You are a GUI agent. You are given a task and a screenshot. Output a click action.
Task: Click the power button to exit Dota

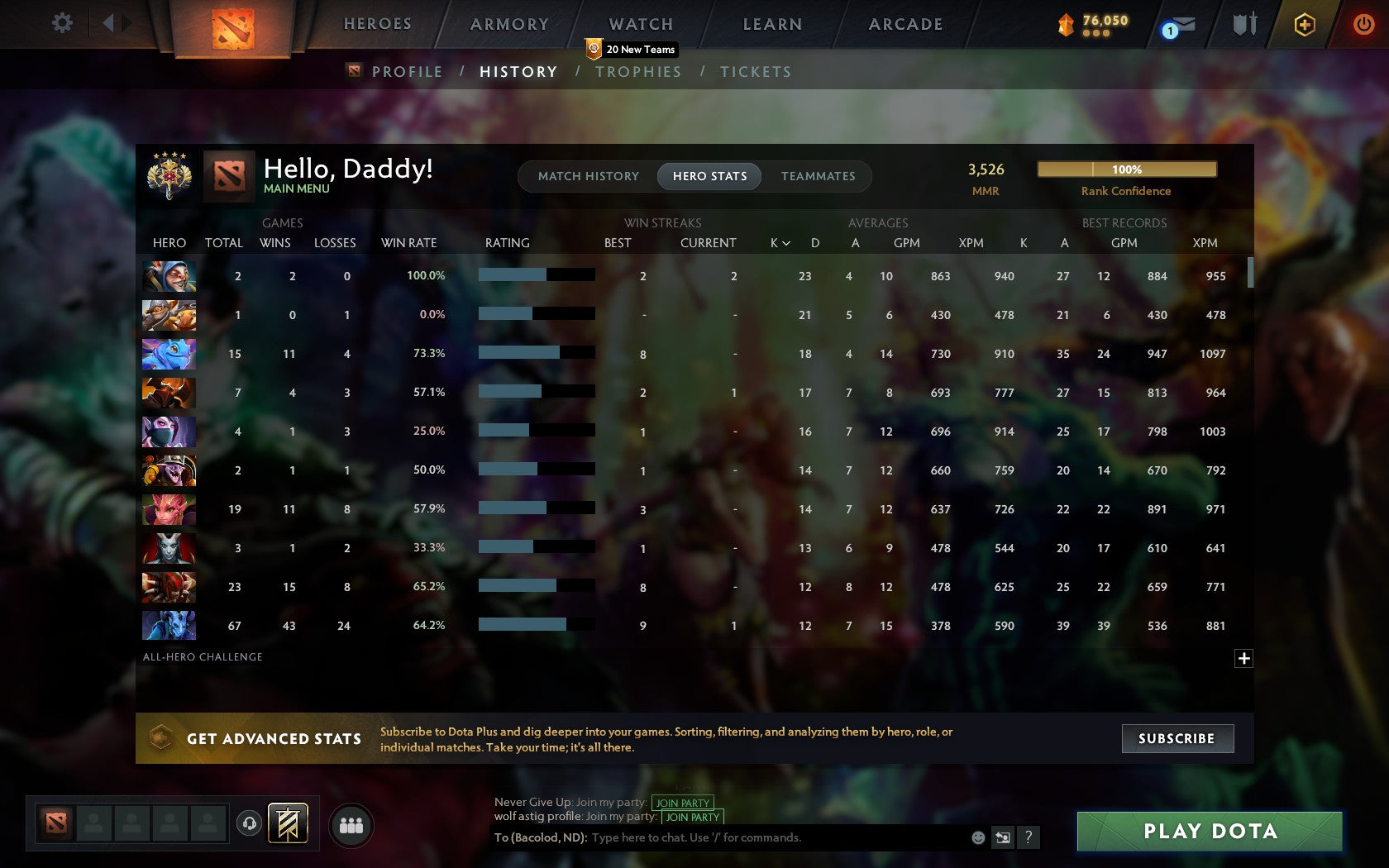(1364, 25)
